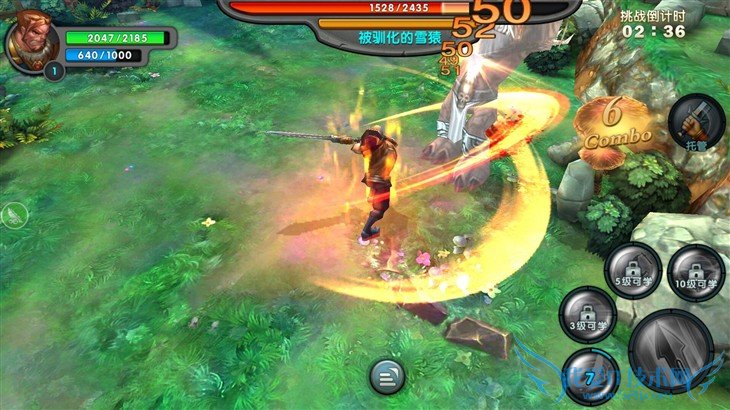Click the hero portrait avatar

click(x=32, y=41)
